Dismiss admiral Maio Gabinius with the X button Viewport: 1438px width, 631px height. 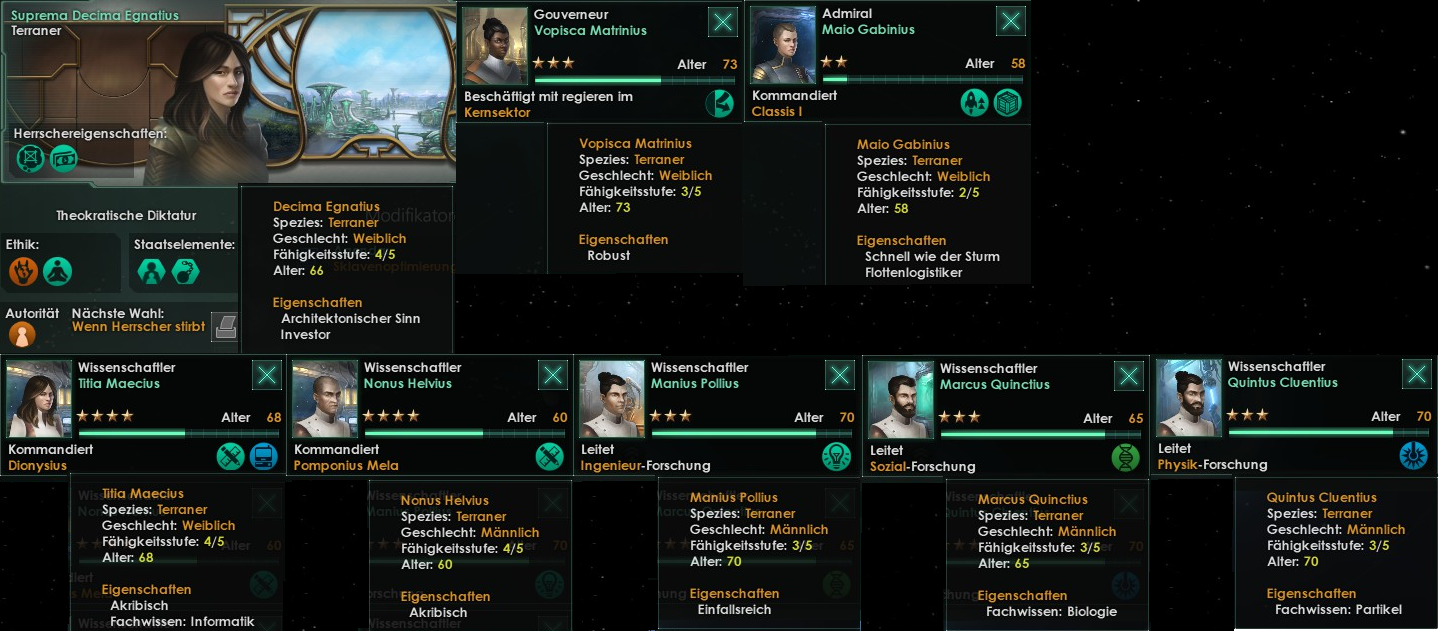click(x=1010, y=22)
